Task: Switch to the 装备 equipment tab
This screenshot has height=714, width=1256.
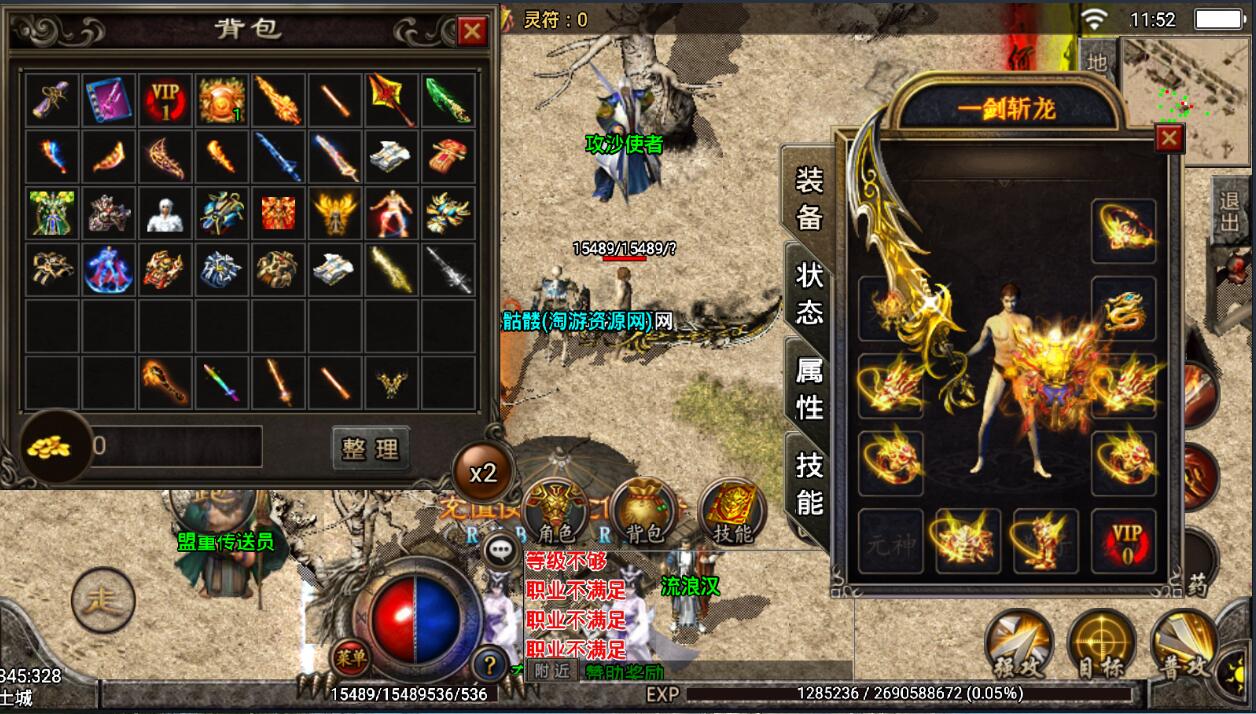Action: (x=809, y=197)
